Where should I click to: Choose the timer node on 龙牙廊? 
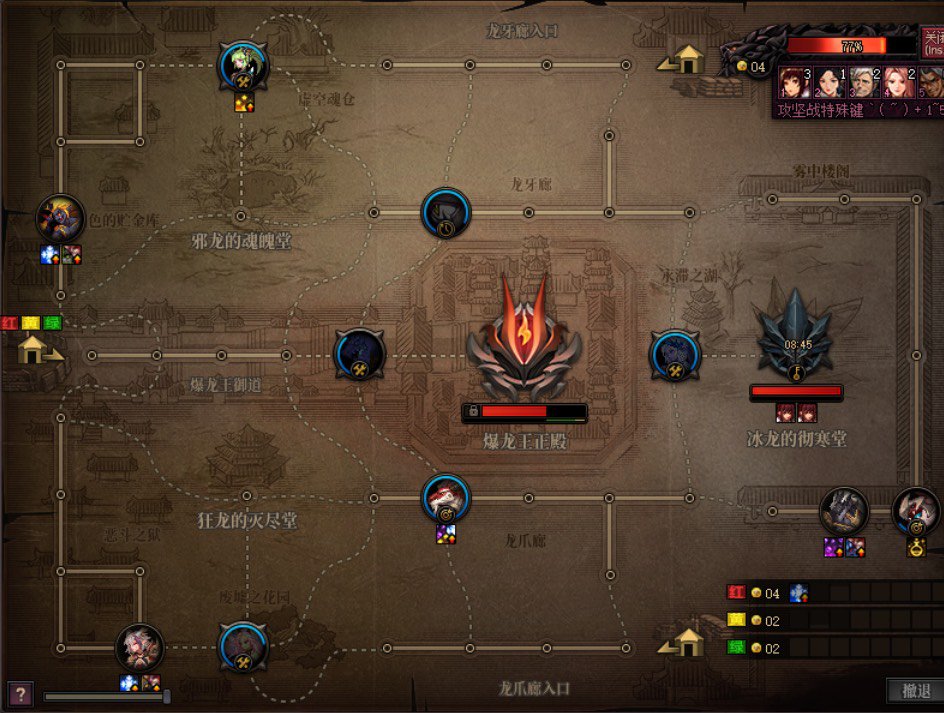coord(446,213)
